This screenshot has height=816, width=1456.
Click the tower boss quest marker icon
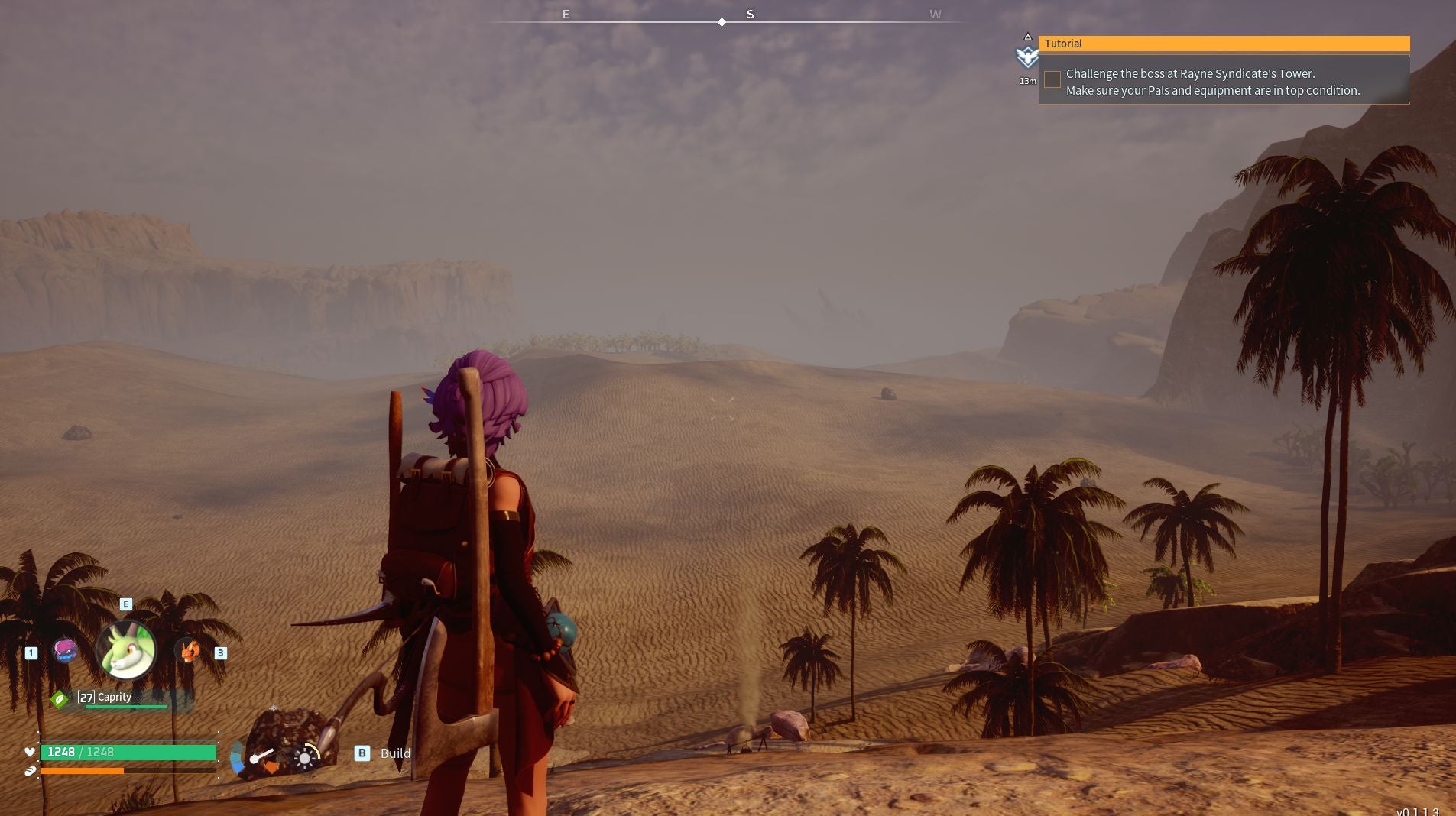coord(1027,56)
